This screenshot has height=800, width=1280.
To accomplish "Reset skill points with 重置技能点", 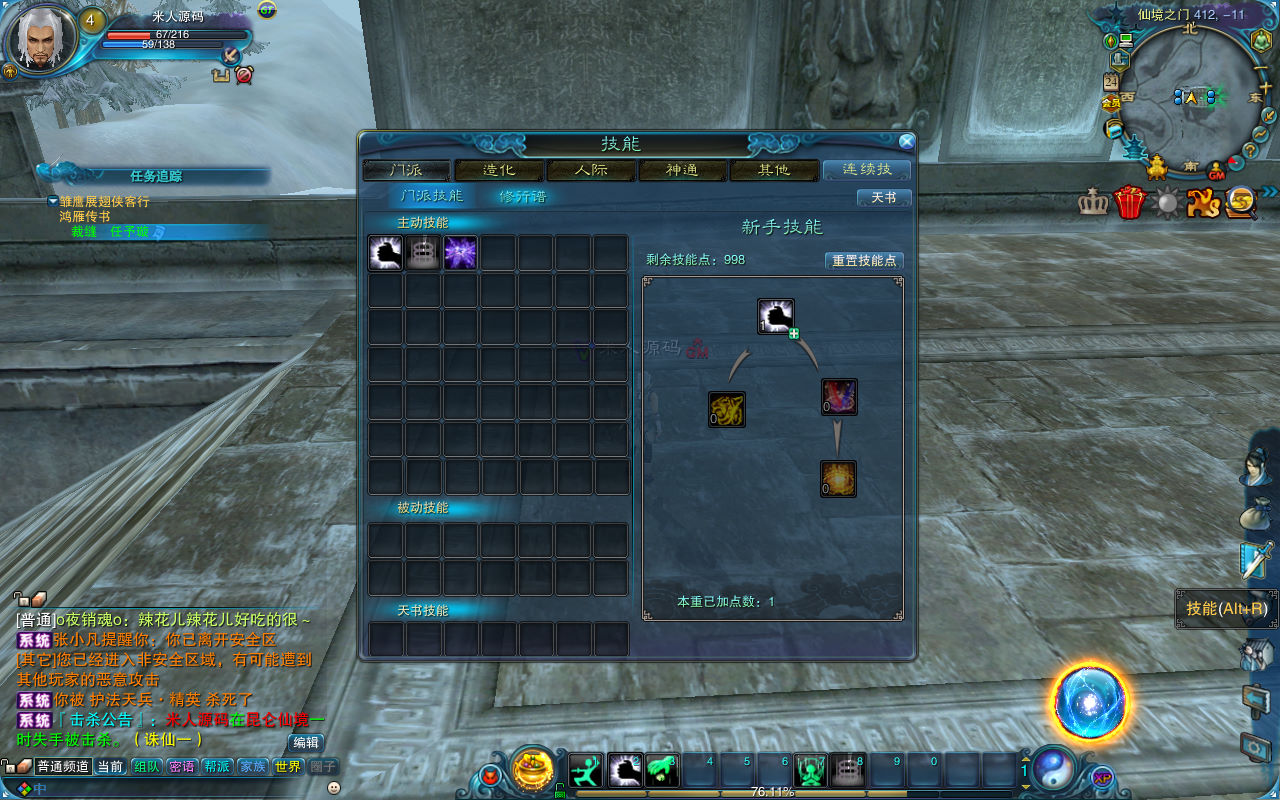I will click(x=864, y=260).
